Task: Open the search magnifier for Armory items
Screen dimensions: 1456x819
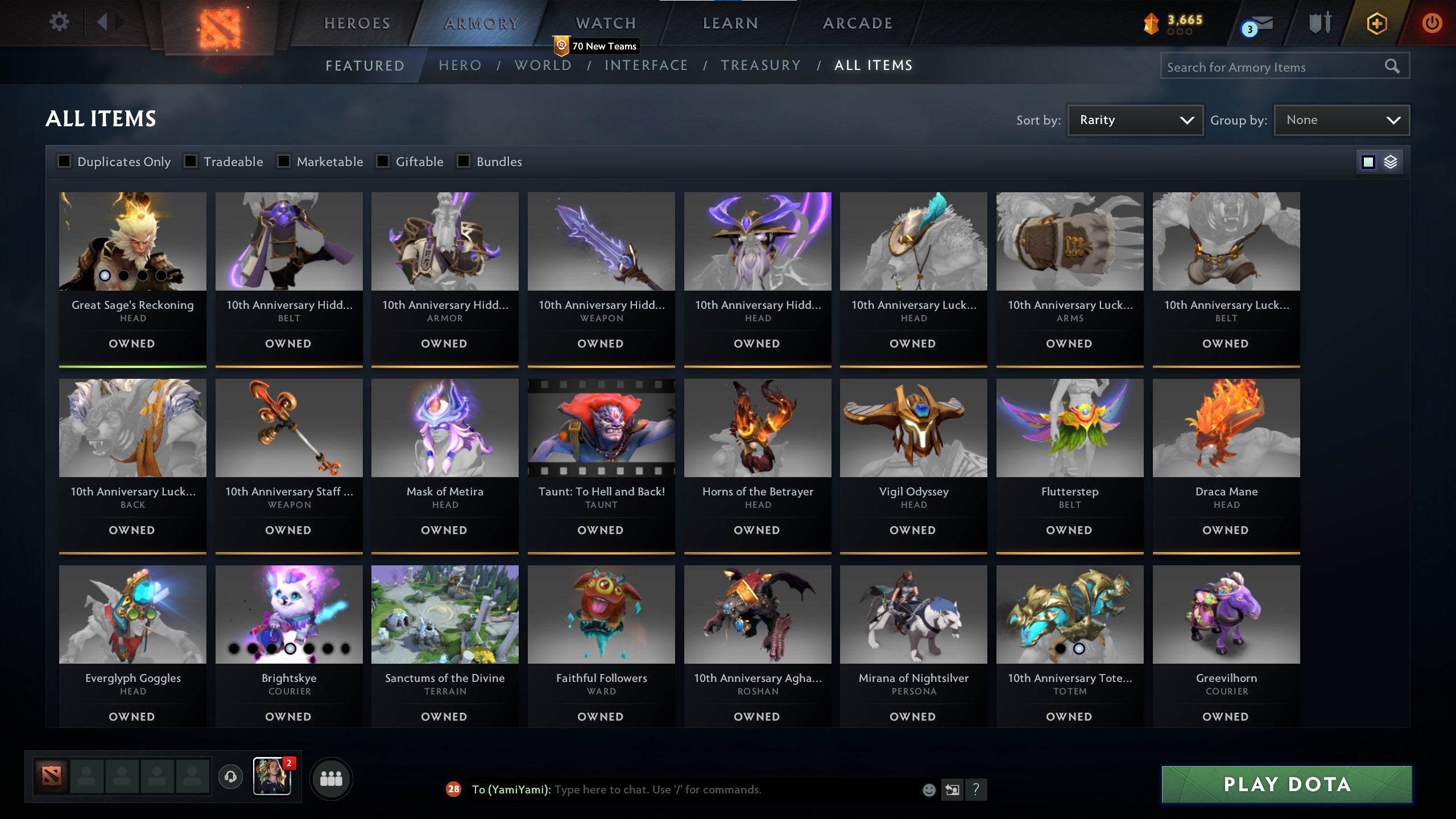Action: pyautogui.click(x=1392, y=66)
